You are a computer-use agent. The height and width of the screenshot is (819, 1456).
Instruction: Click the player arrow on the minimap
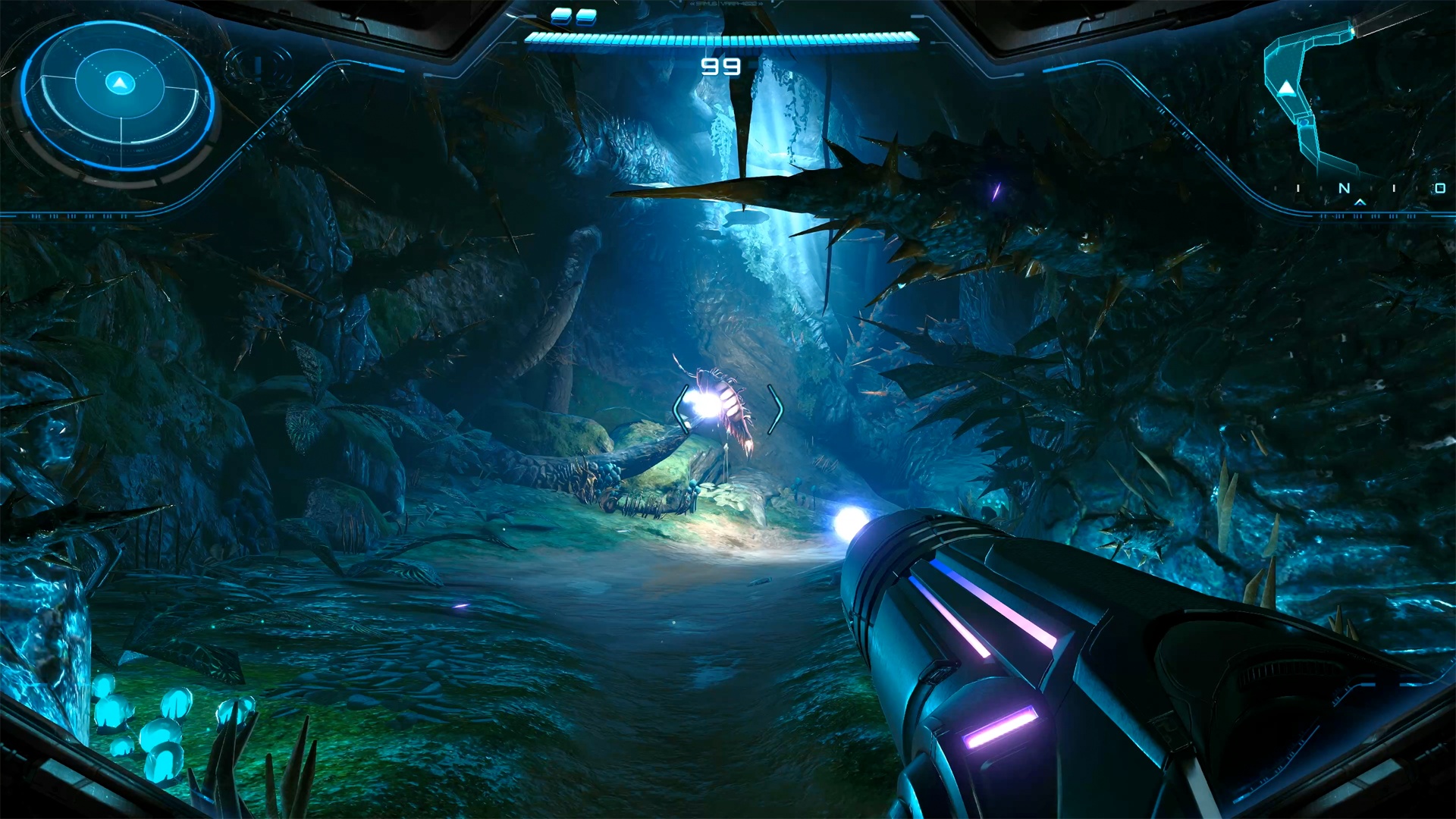(1286, 89)
